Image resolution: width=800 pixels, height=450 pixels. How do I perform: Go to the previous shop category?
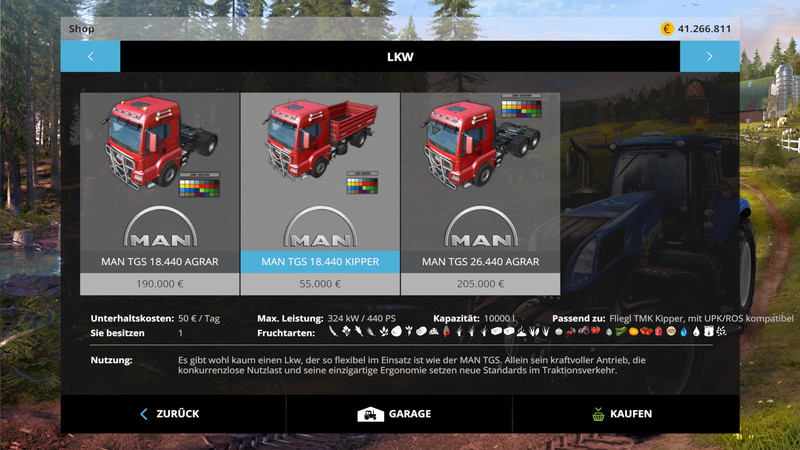point(90,57)
